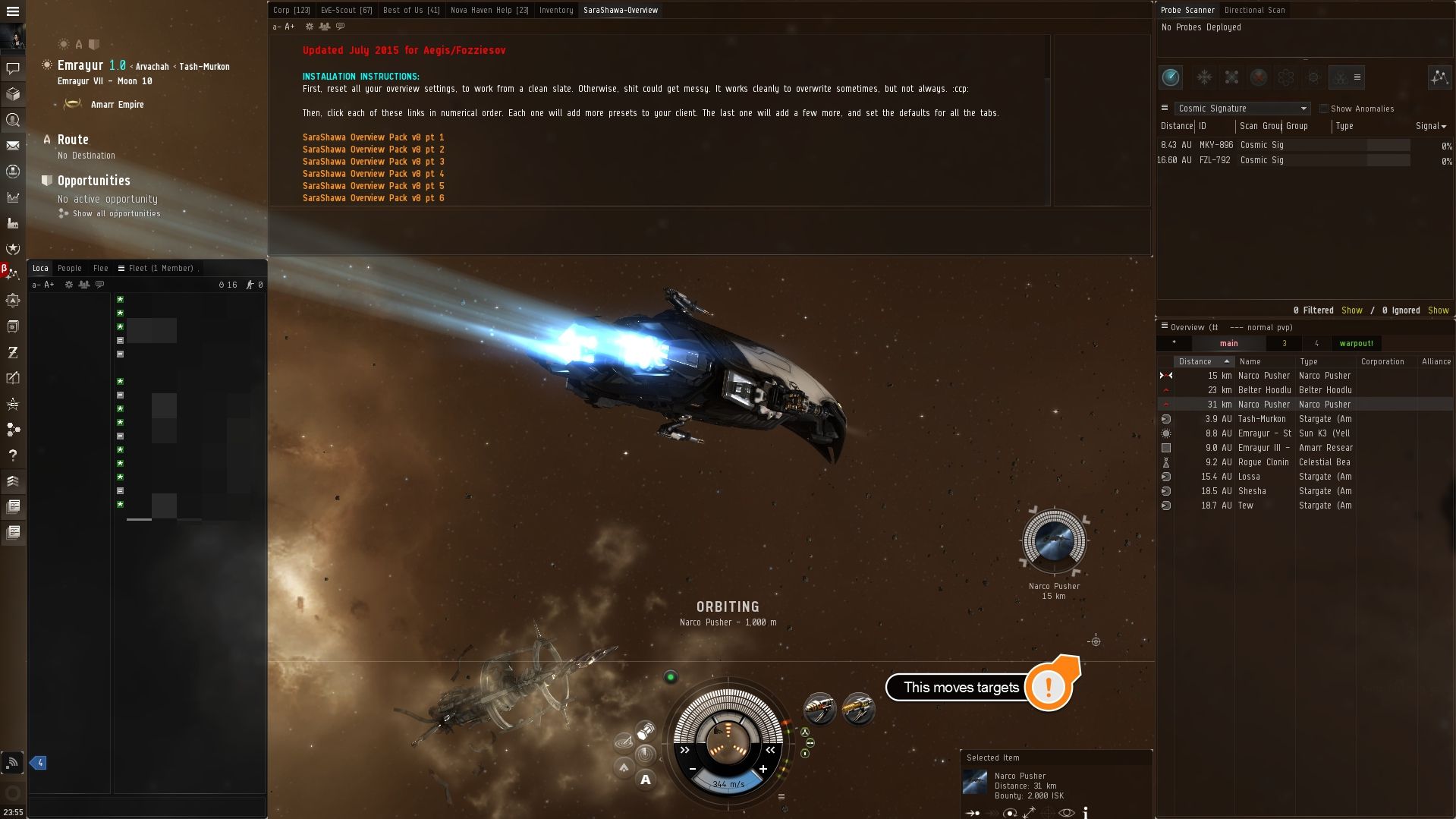Select the Analyze probe scan button in Probe Scanner
The height and width of the screenshot is (819, 1456).
[x=1171, y=77]
